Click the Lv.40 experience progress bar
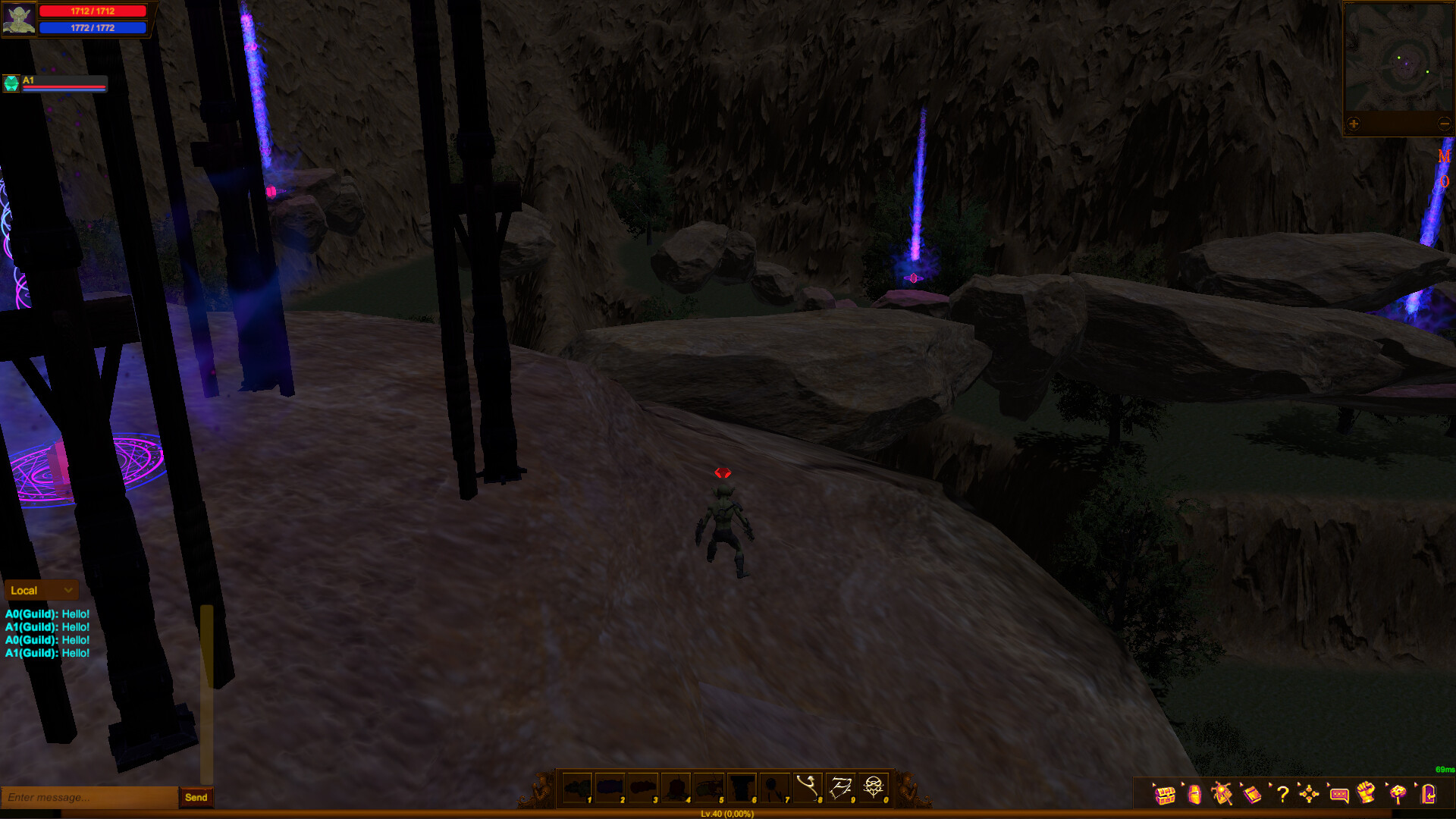Image resolution: width=1456 pixels, height=819 pixels. click(x=728, y=813)
